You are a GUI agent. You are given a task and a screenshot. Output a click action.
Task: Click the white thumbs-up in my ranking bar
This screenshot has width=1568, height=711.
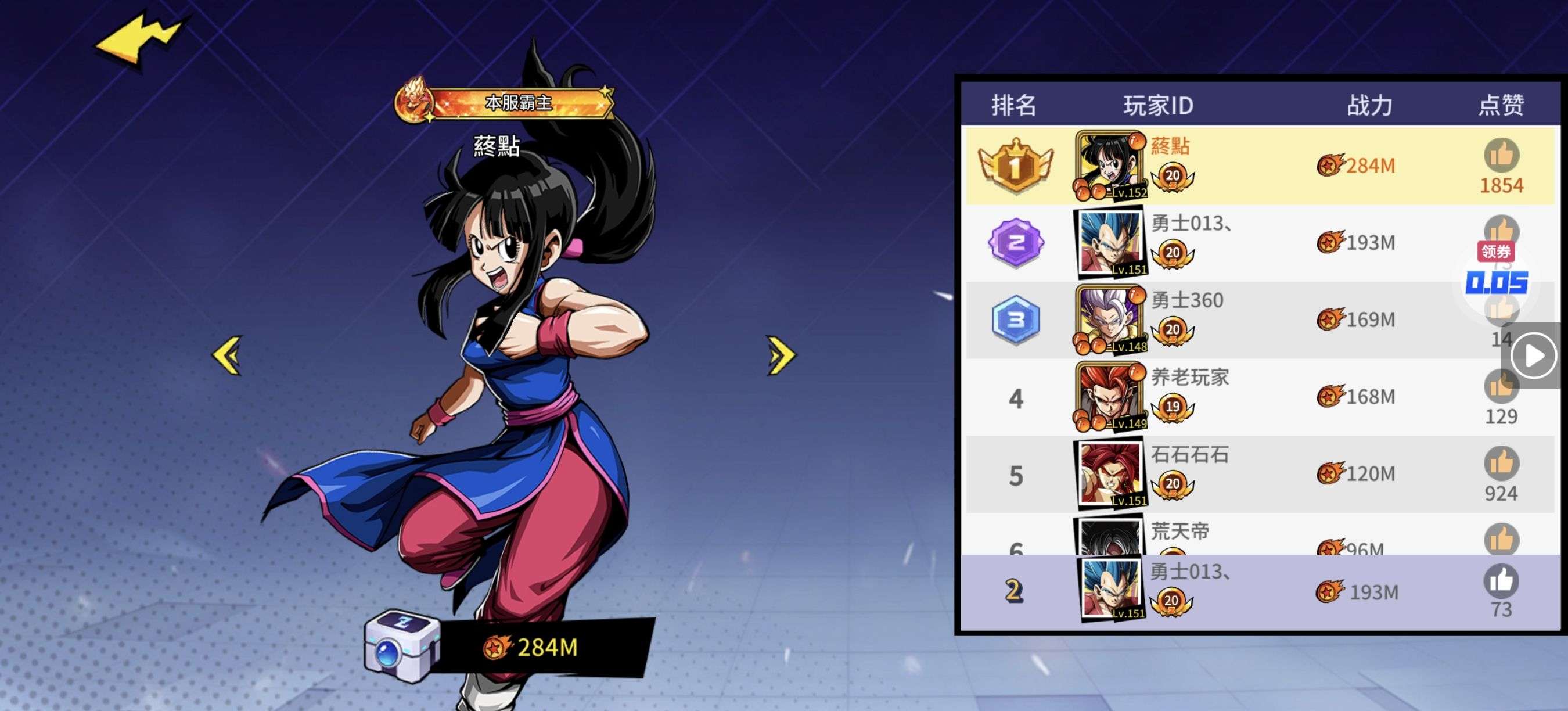(x=1501, y=581)
